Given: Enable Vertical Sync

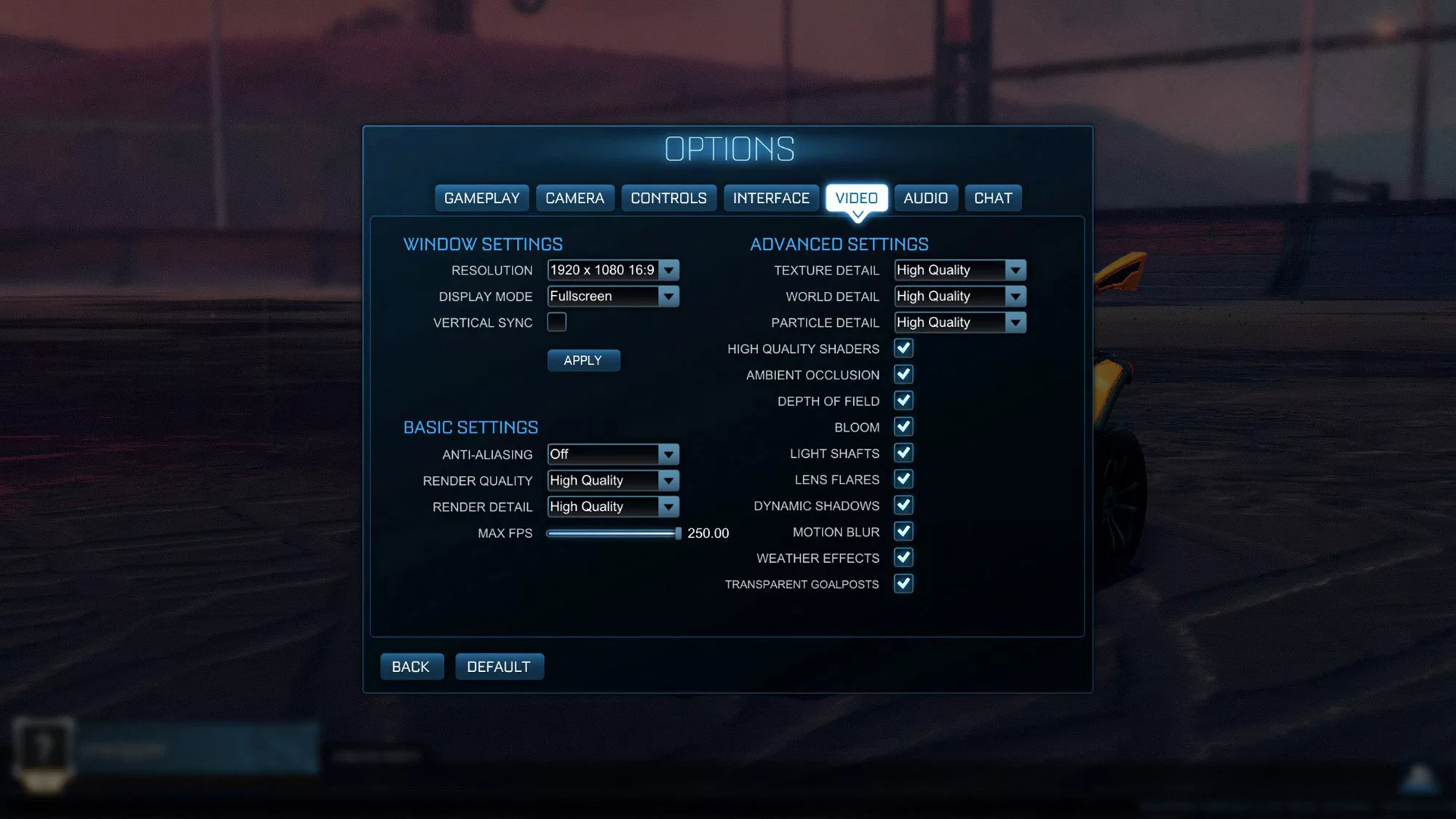Looking at the screenshot, I should pos(557,323).
